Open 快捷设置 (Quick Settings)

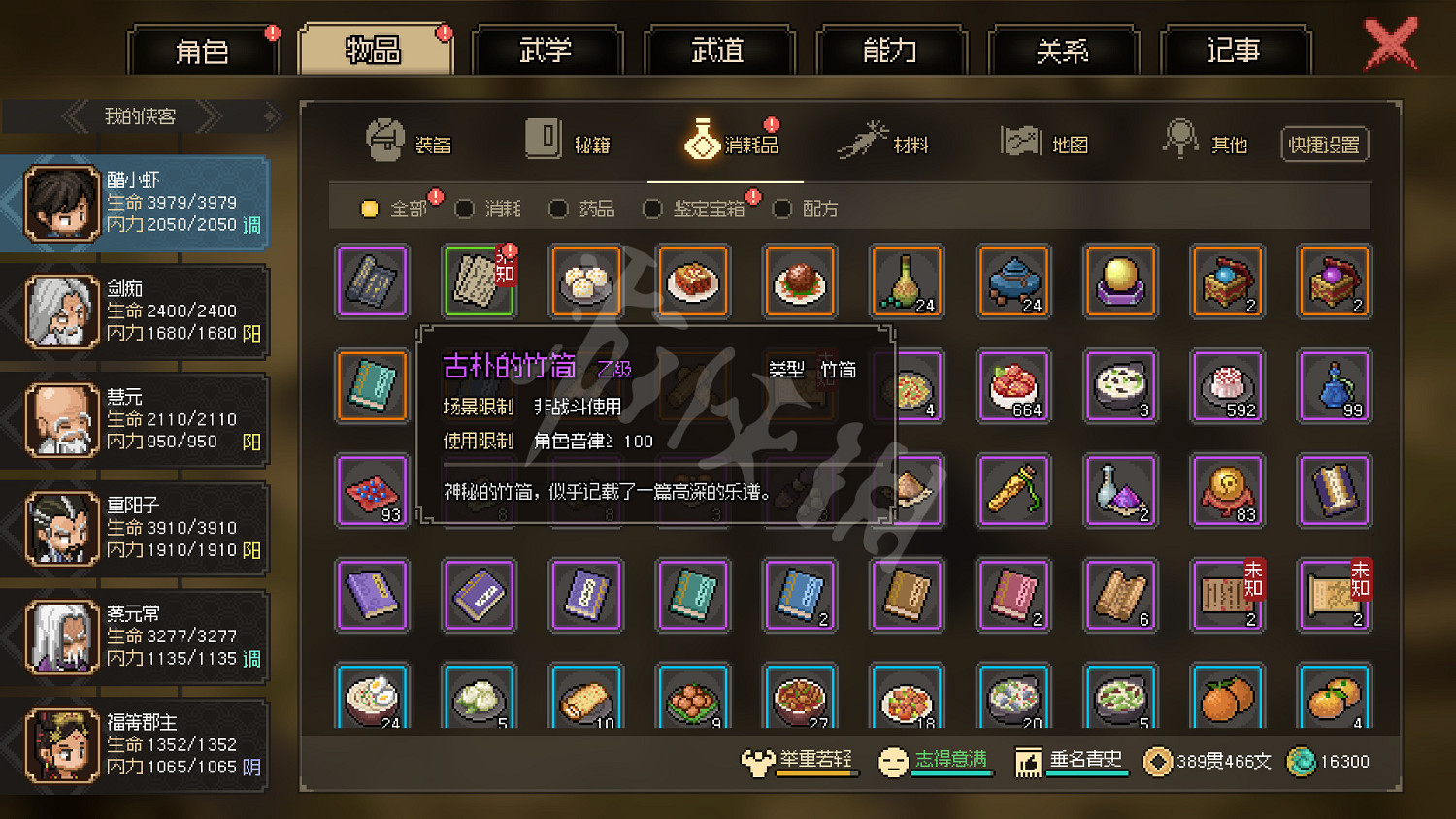[x=1324, y=142]
